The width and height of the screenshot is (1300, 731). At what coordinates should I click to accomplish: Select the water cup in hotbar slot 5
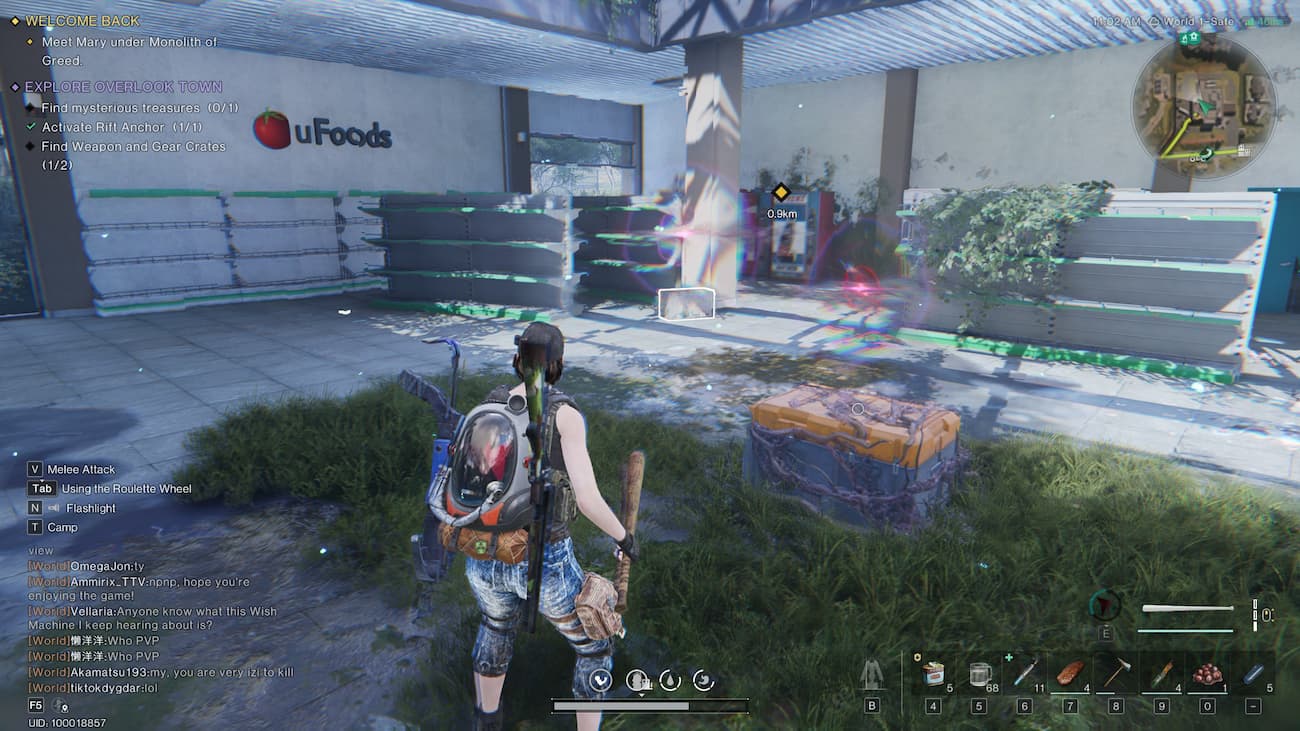(980, 674)
